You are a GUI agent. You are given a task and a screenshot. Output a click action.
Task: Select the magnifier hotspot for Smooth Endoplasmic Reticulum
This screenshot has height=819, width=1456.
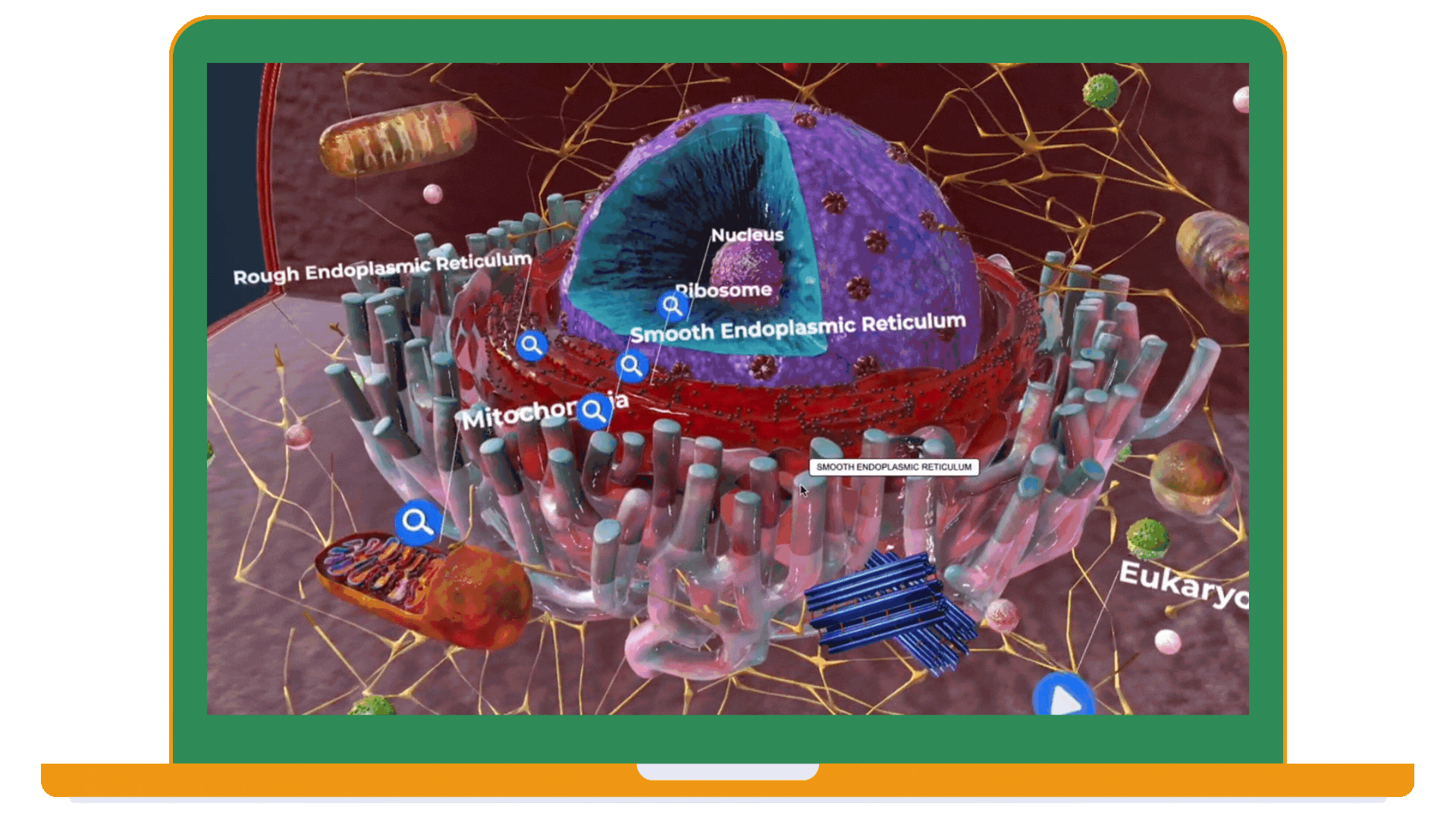[x=632, y=366]
